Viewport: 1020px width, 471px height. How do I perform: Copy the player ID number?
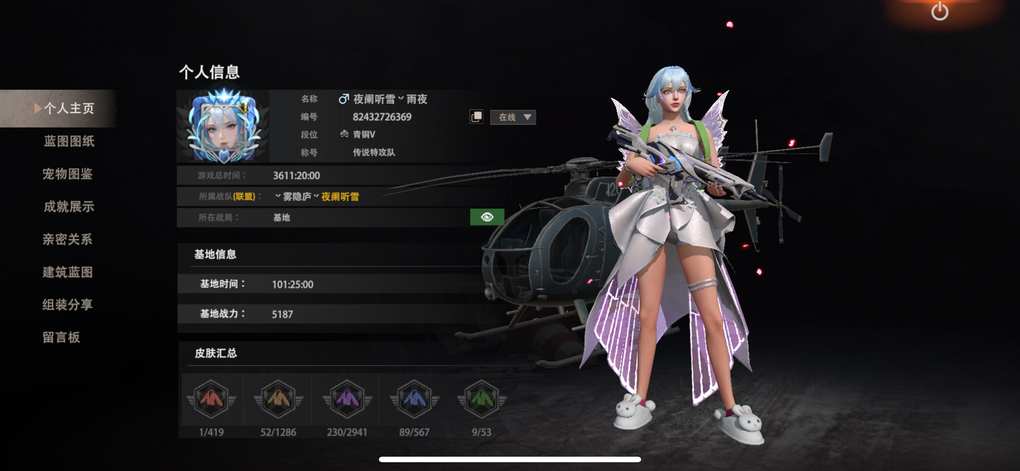click(477, 117)
